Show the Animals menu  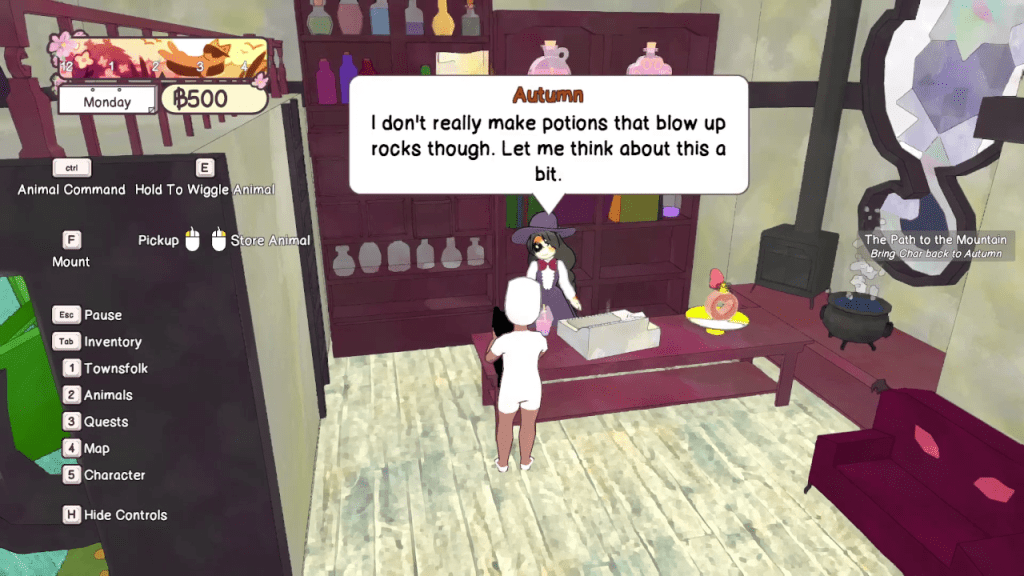(x=108, y=395)
